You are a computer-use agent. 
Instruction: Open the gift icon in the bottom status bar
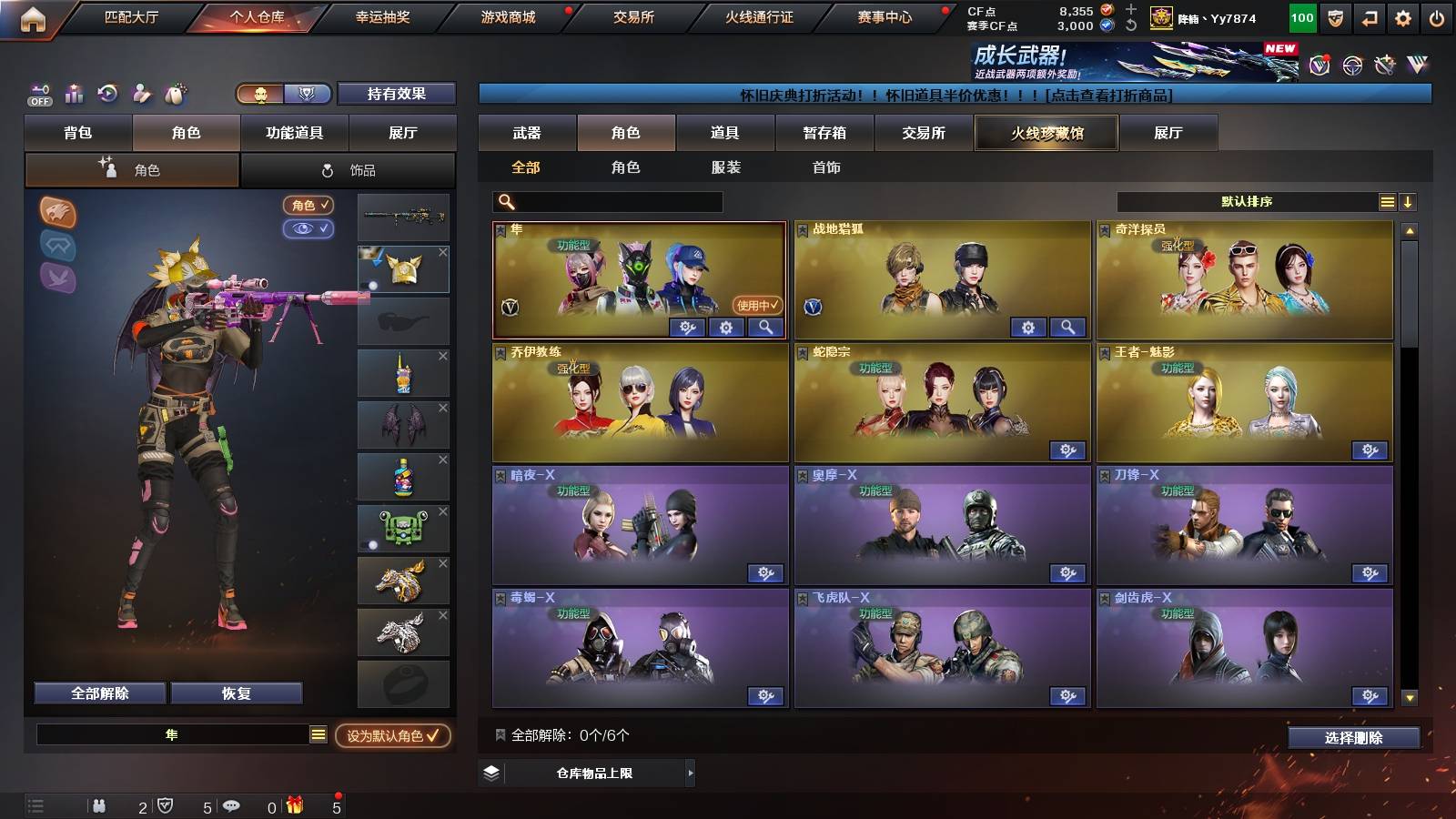[295, 805]
